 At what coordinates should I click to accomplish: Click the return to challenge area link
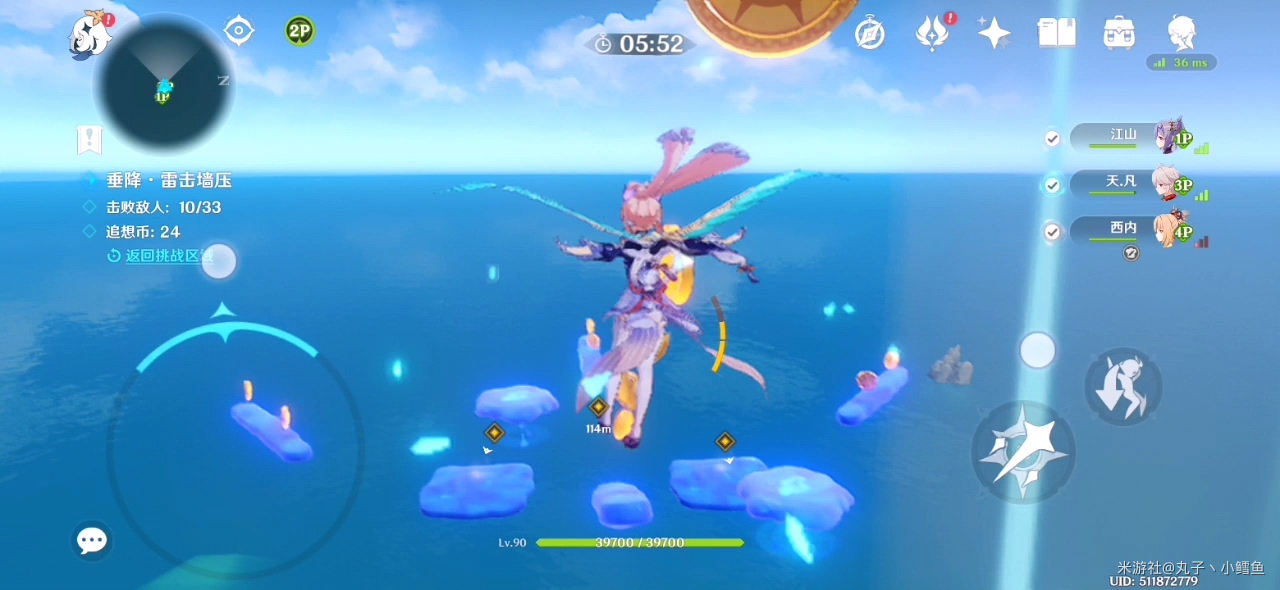pos(168,255)
